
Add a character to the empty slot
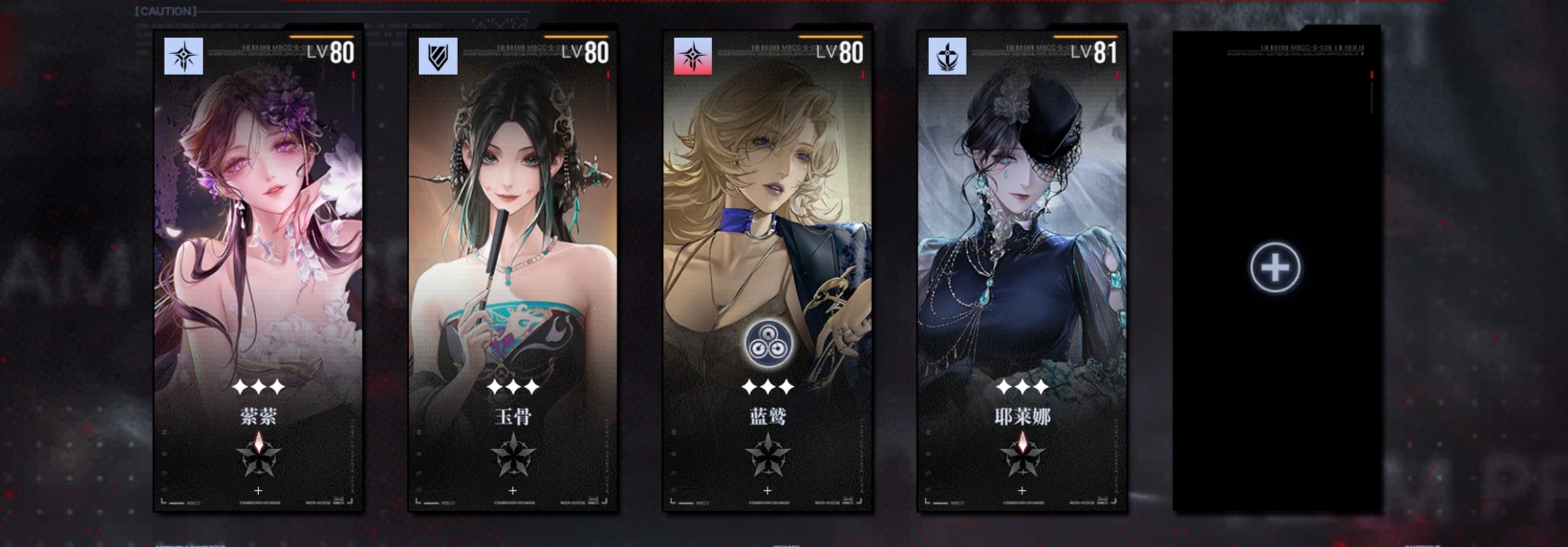pyautogui.click(x=1275, y=267)
